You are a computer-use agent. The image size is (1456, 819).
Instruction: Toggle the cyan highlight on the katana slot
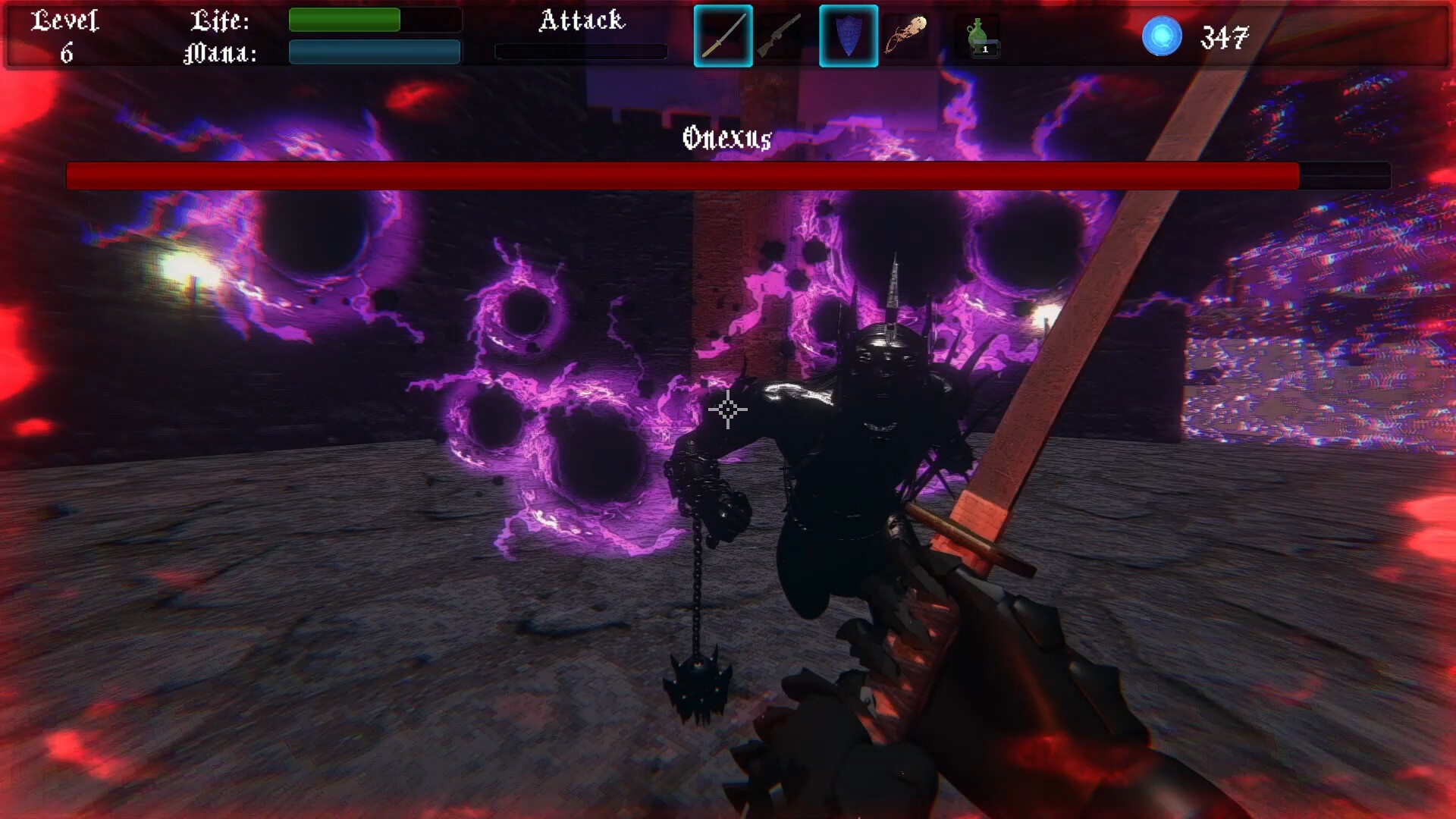[723, 35]
